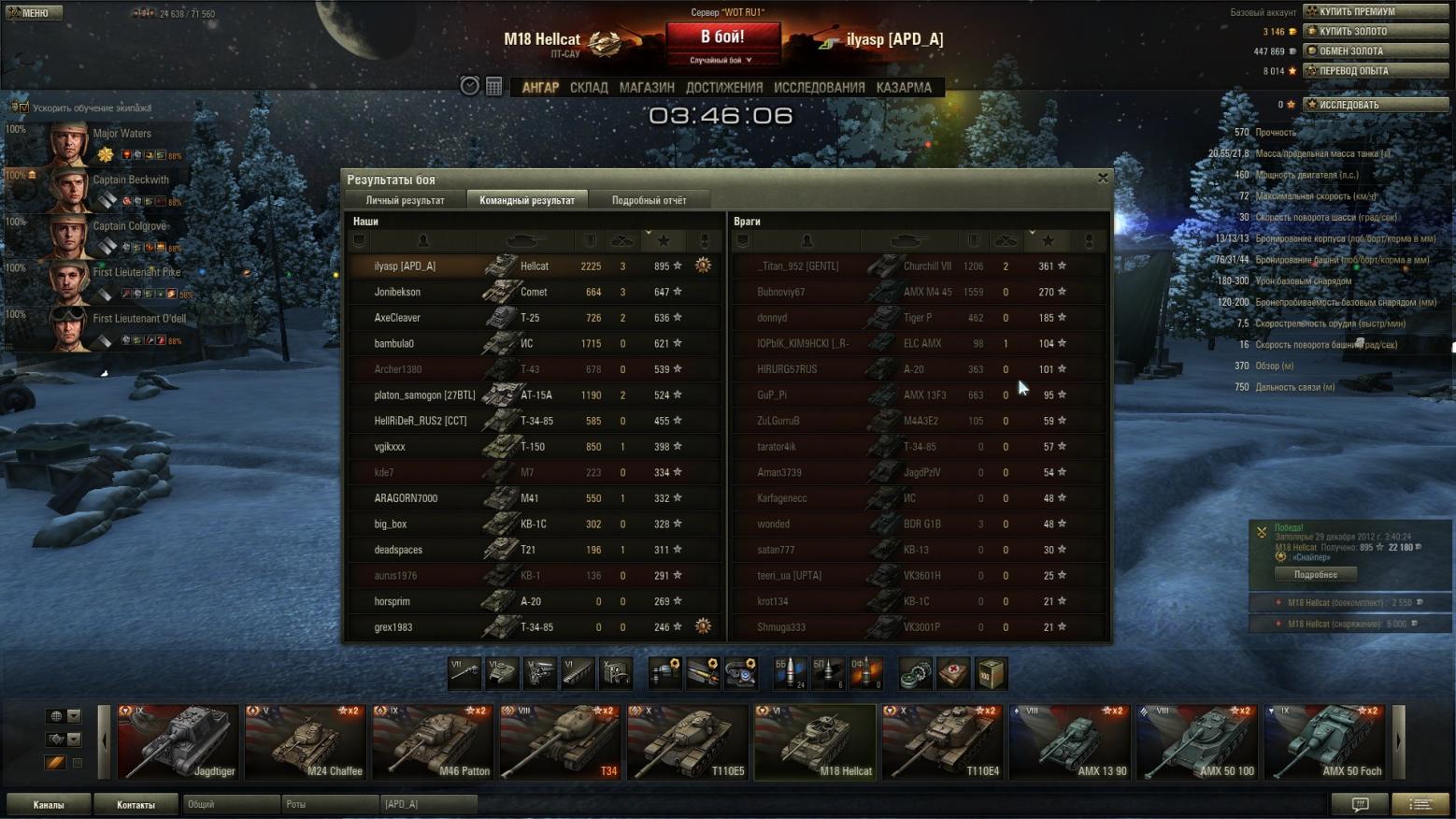
Task: Click the КУПИТЬ ПРЕМИУМ button
Action: (x=1375, y=11)
